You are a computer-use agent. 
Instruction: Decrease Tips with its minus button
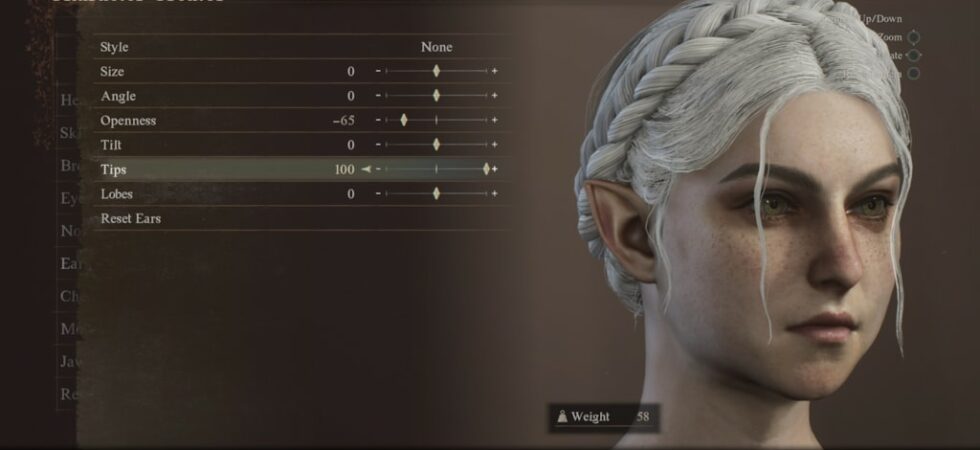click(x=378, y=169)
